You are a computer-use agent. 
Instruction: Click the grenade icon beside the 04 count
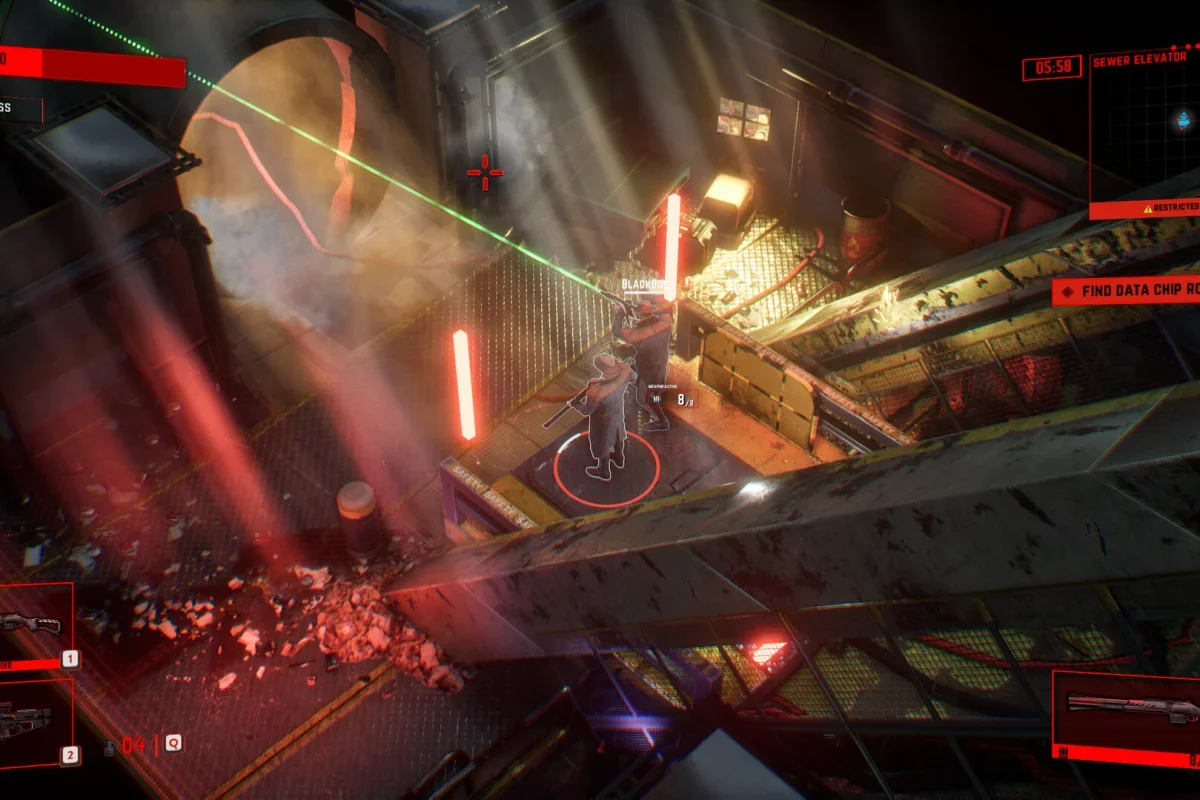[108, 746]
